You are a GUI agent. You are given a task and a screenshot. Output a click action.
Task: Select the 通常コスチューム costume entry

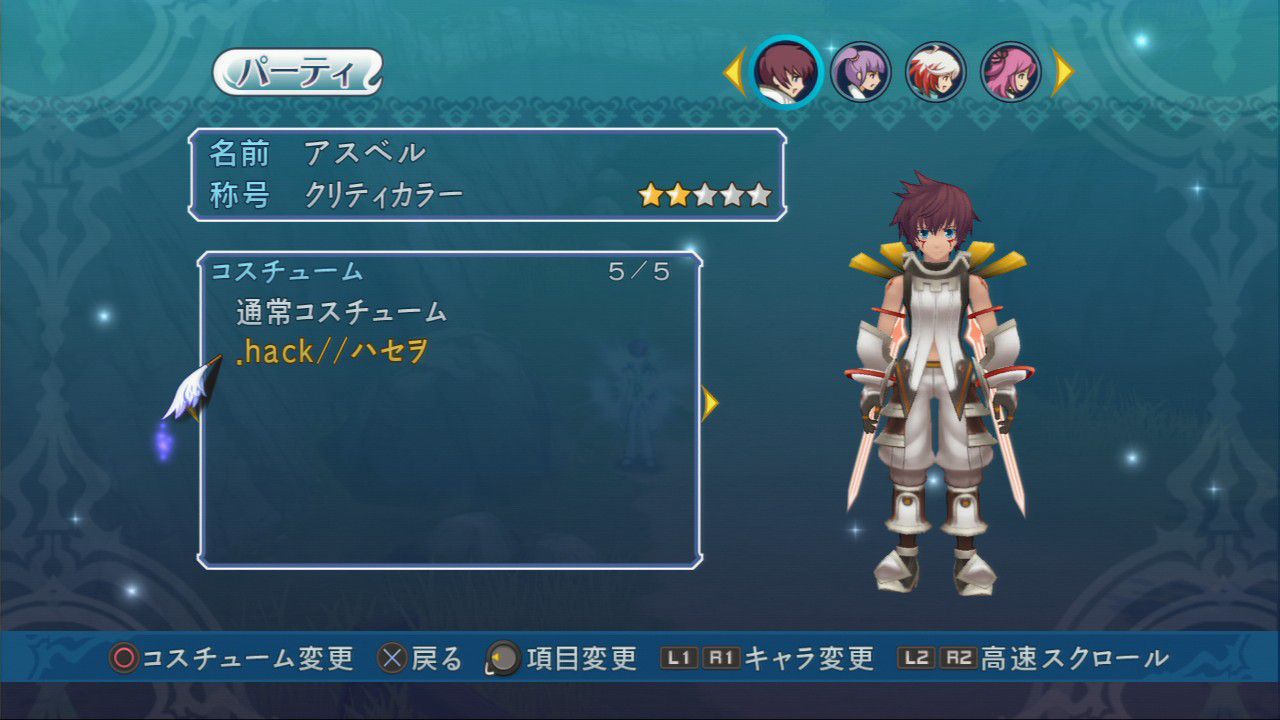tap(341, 312)
